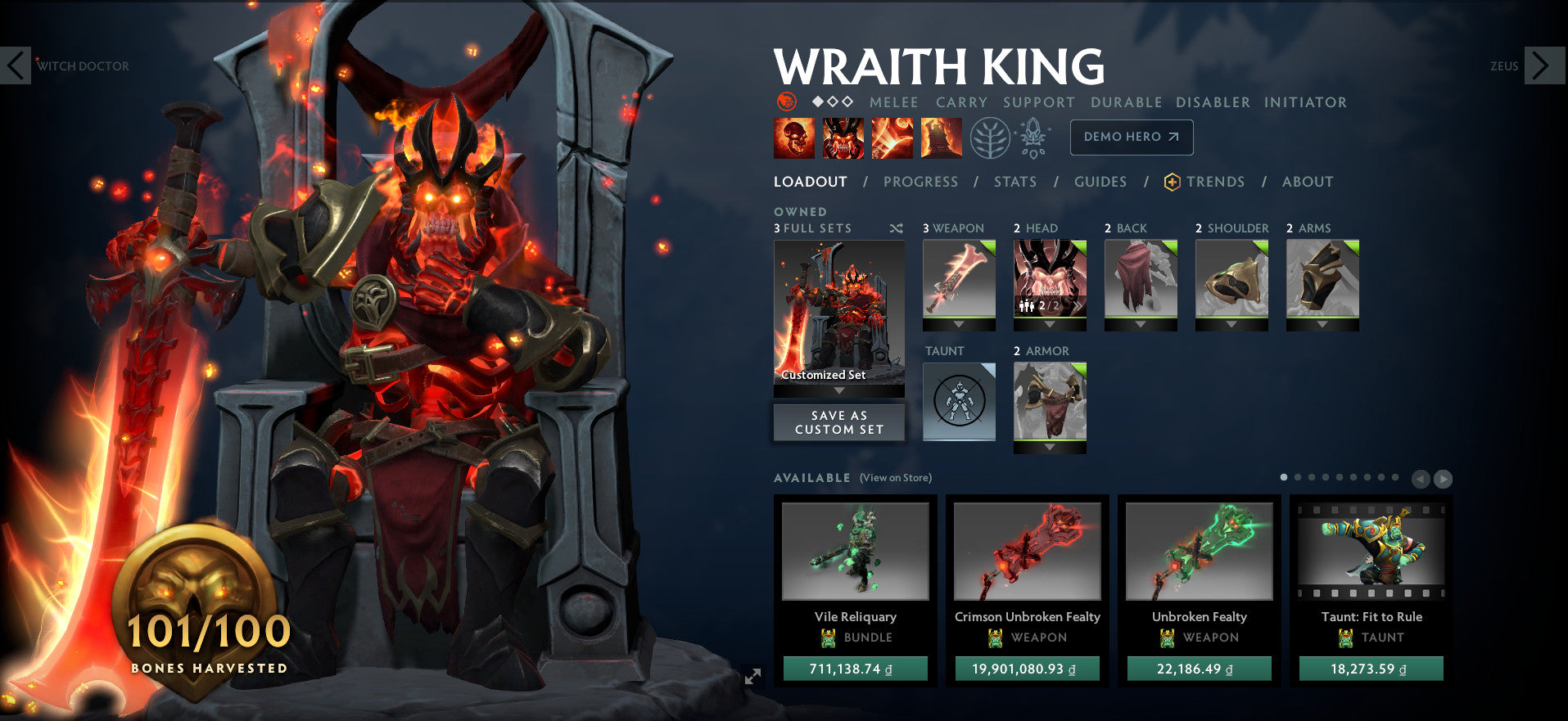Screen dimensions: 1568x721
Task: View the Mortal Strike ability icon
Action: pyautogui.click(x=892, y=137)
